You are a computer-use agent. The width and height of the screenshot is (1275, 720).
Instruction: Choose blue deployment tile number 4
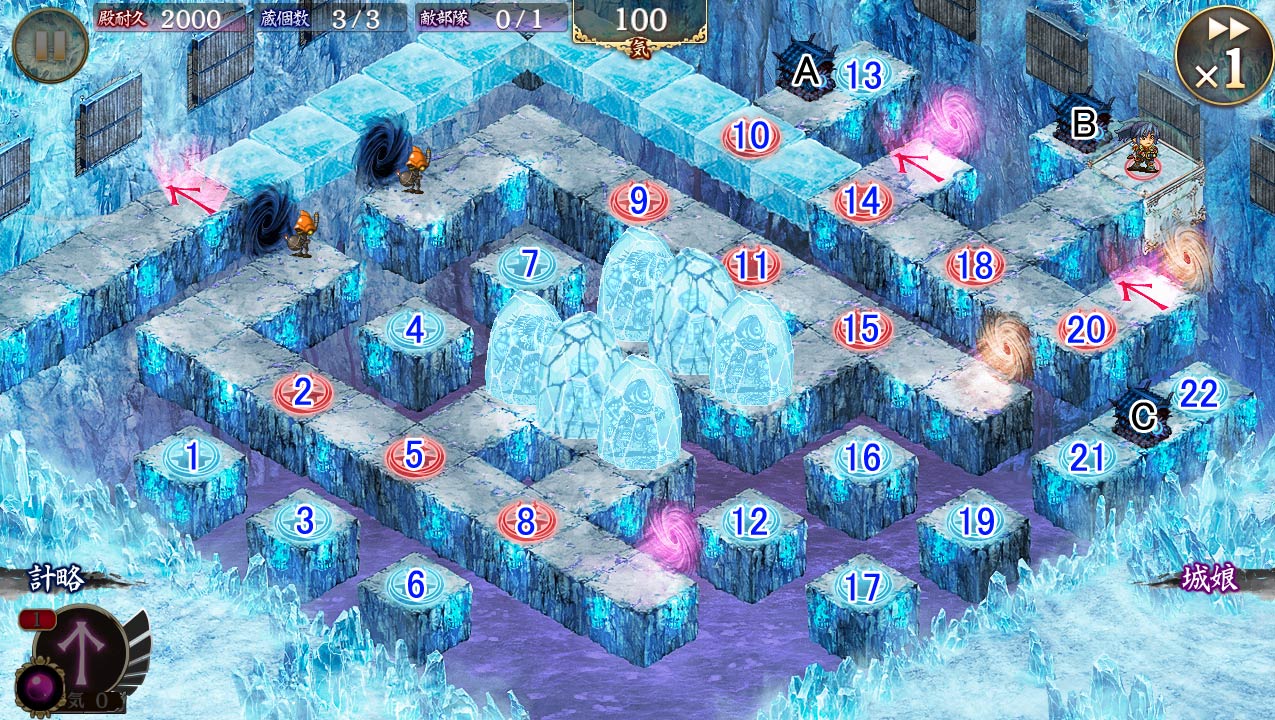pos(415,329)
